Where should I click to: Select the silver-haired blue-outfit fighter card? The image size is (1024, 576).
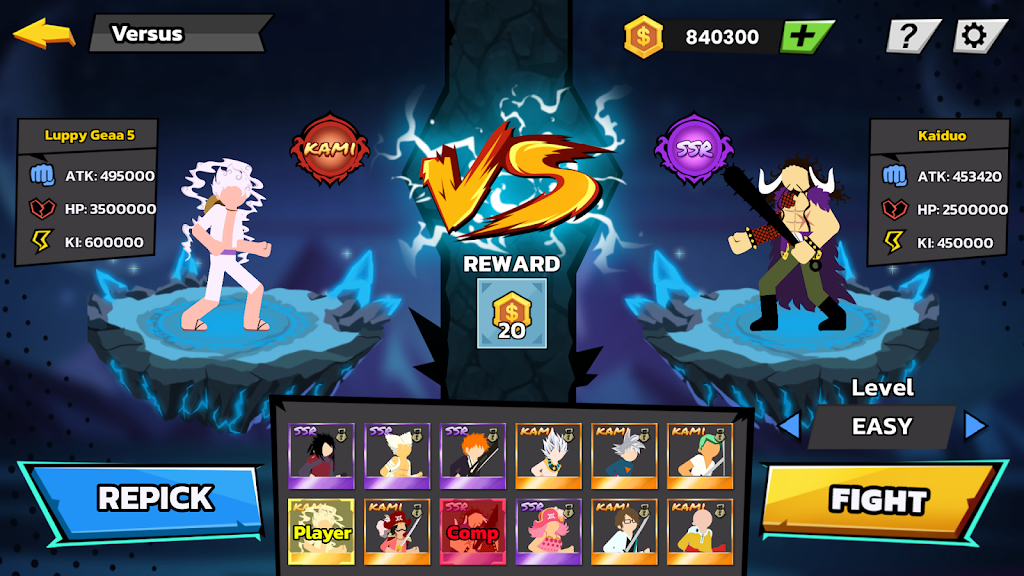(x=624, y=455)
